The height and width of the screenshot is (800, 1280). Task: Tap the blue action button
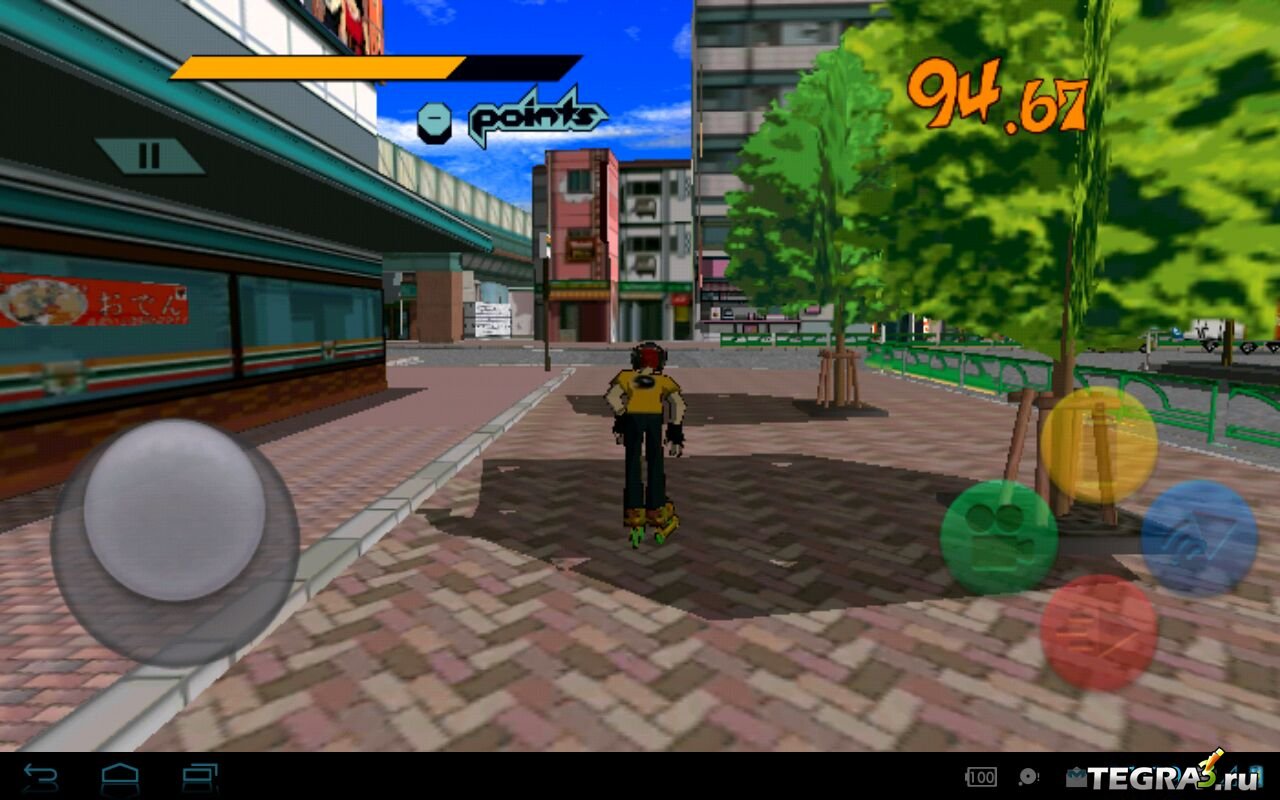pos(1199,538)
